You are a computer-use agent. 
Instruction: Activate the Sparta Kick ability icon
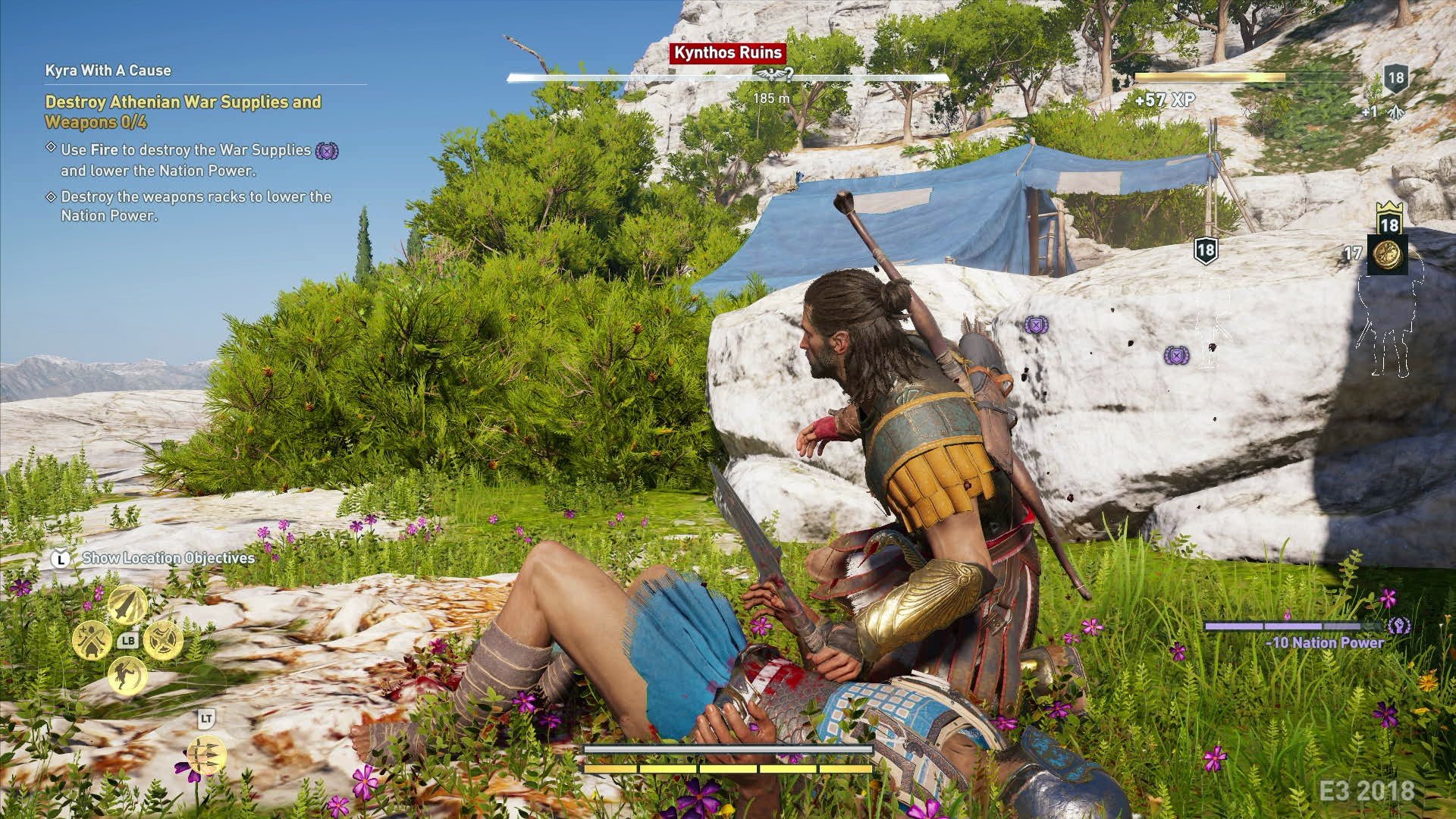click(x=127, y=676)
